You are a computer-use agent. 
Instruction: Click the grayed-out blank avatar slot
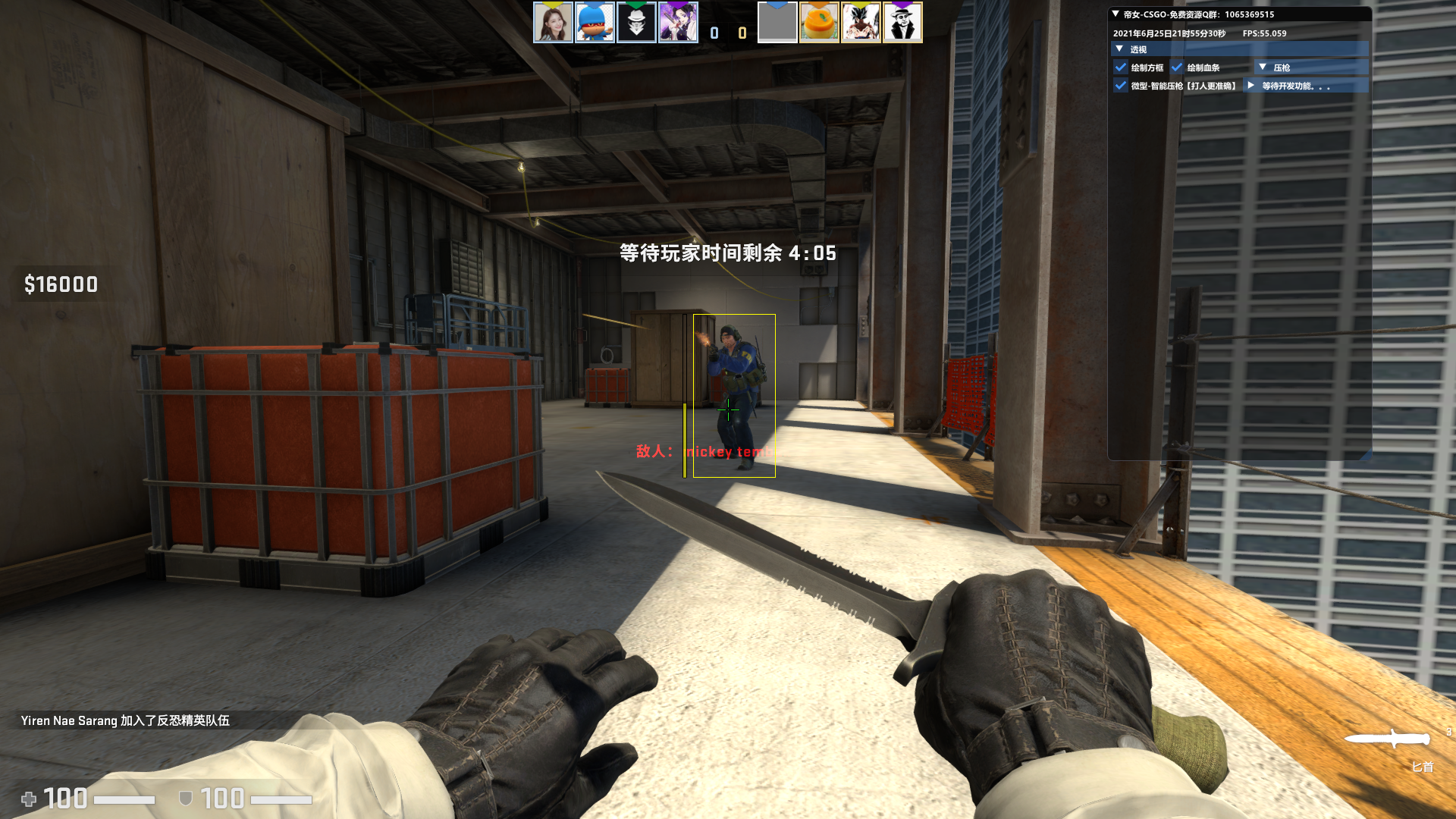(777, 23)
